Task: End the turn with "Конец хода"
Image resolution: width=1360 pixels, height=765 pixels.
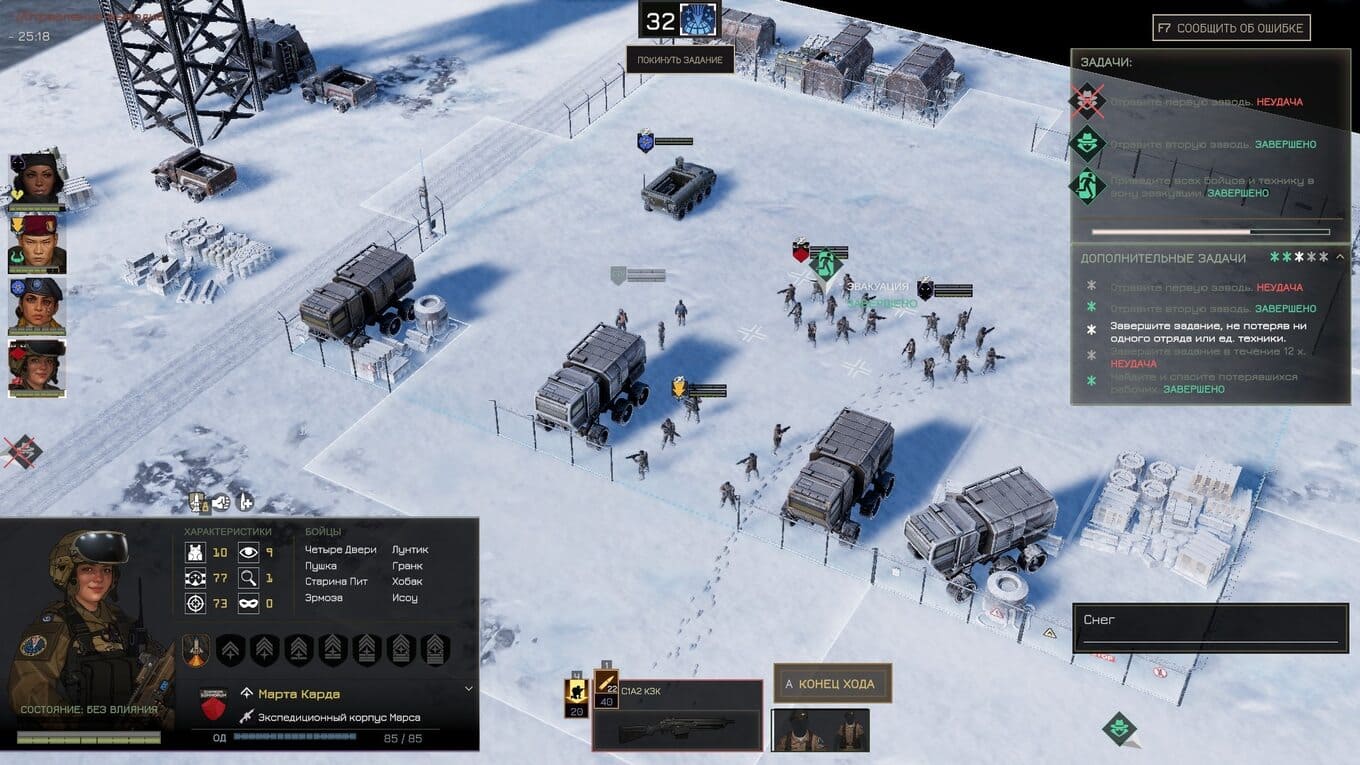Action: coord(831,684)
